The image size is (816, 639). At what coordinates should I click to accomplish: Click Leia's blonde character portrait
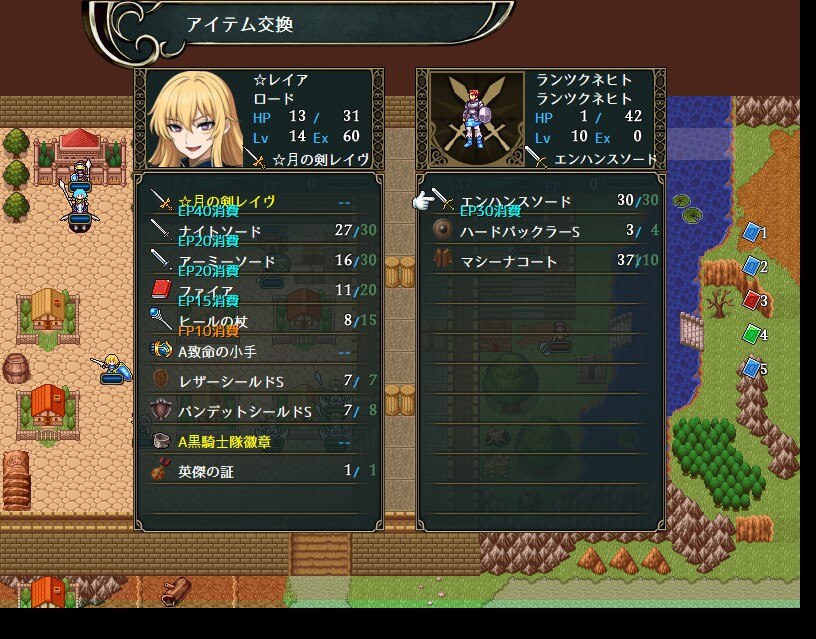click(191, 120)
